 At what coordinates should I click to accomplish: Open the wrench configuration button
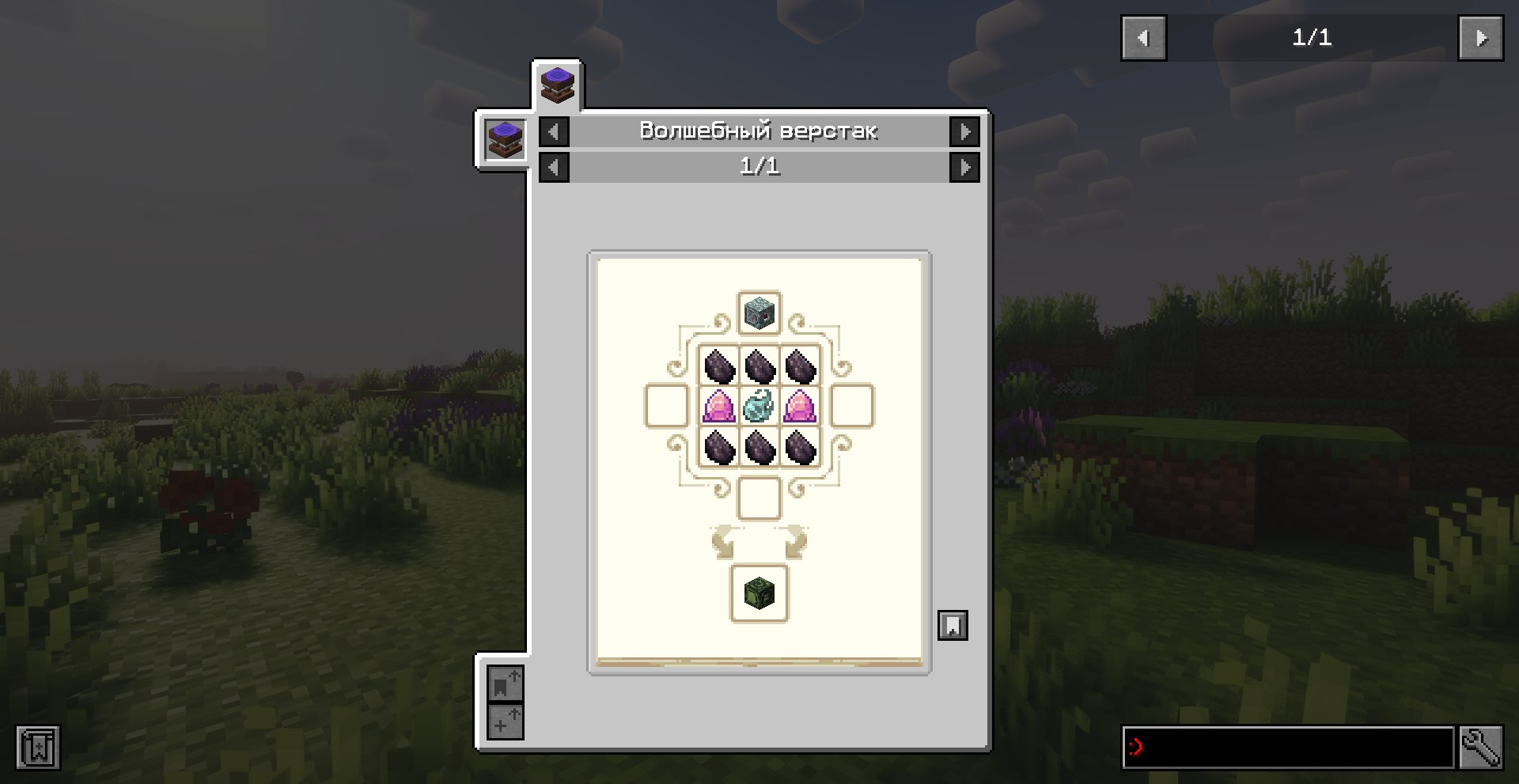click(x=1480, y=747)
